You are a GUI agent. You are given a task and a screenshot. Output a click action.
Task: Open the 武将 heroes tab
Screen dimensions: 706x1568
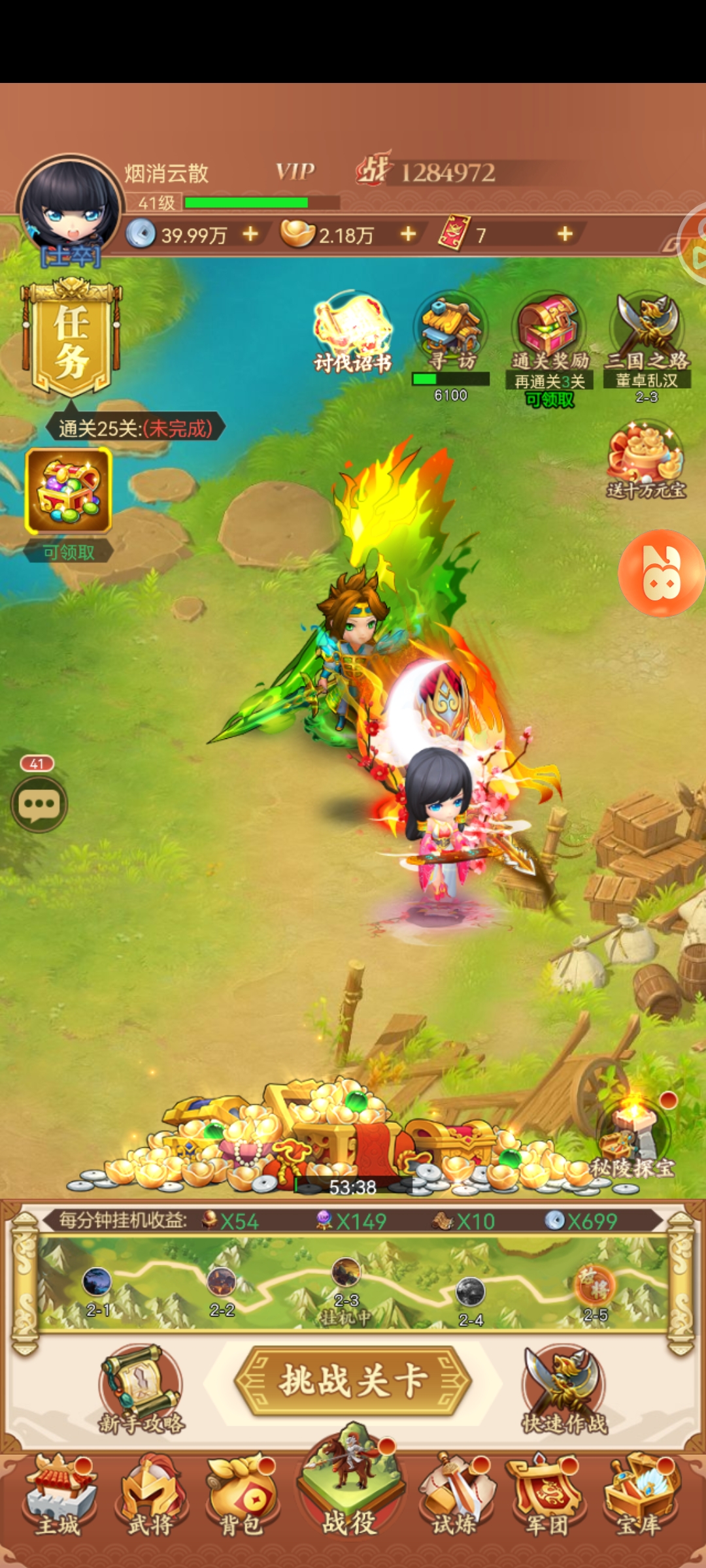[x=150, y=1496]
